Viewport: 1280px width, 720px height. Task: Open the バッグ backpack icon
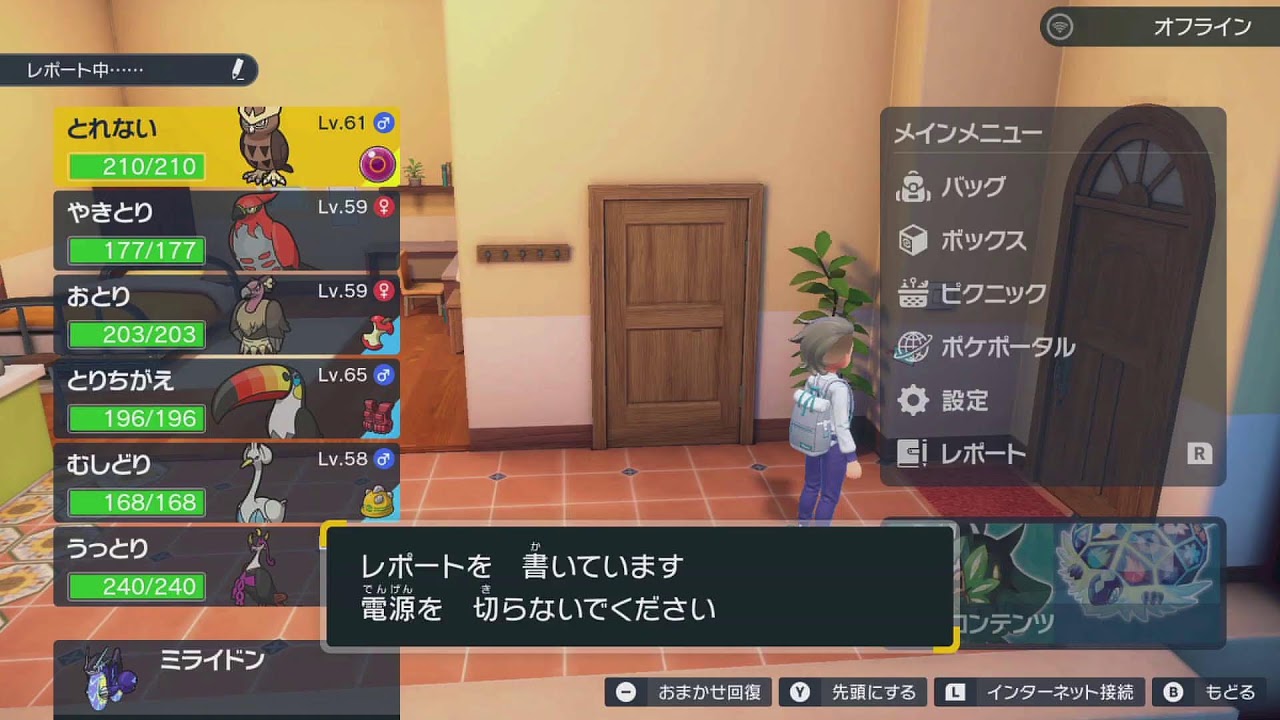[x=915, y=186]
